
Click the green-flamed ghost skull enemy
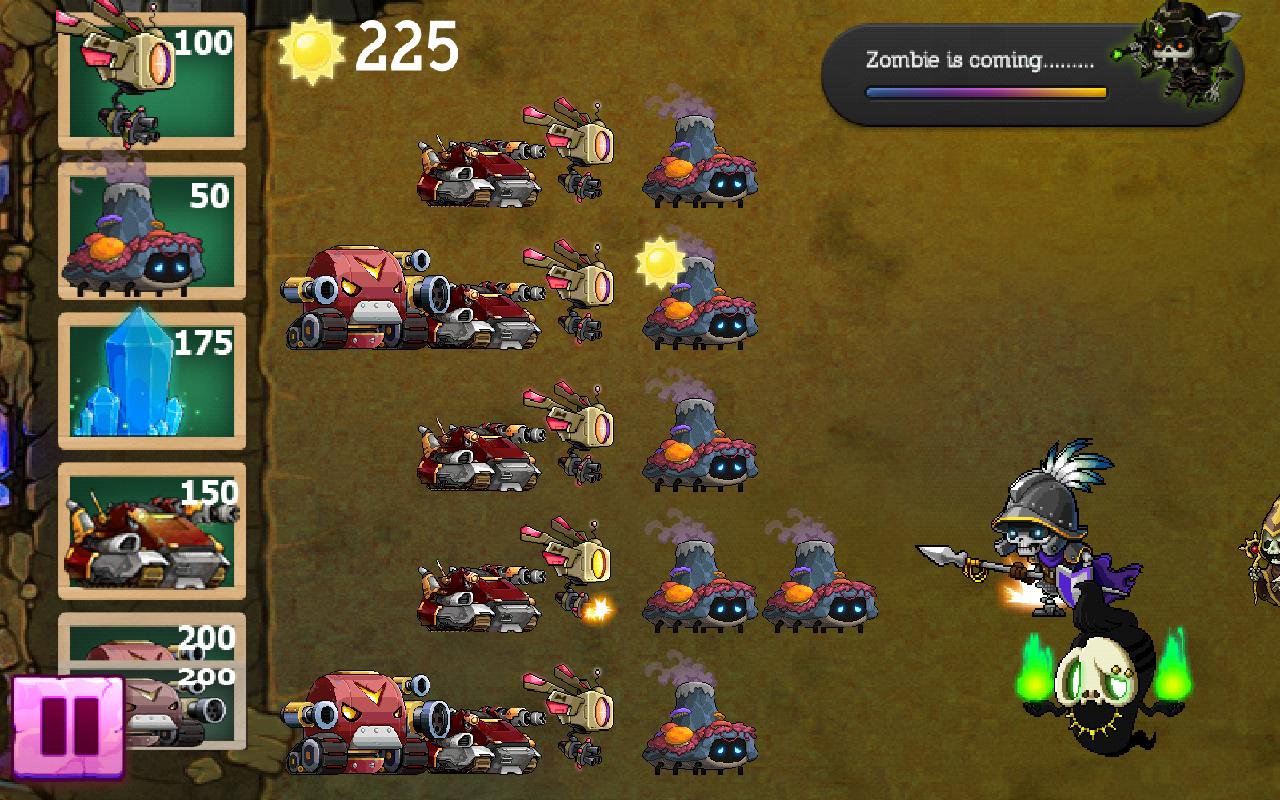pos(1095,690)
